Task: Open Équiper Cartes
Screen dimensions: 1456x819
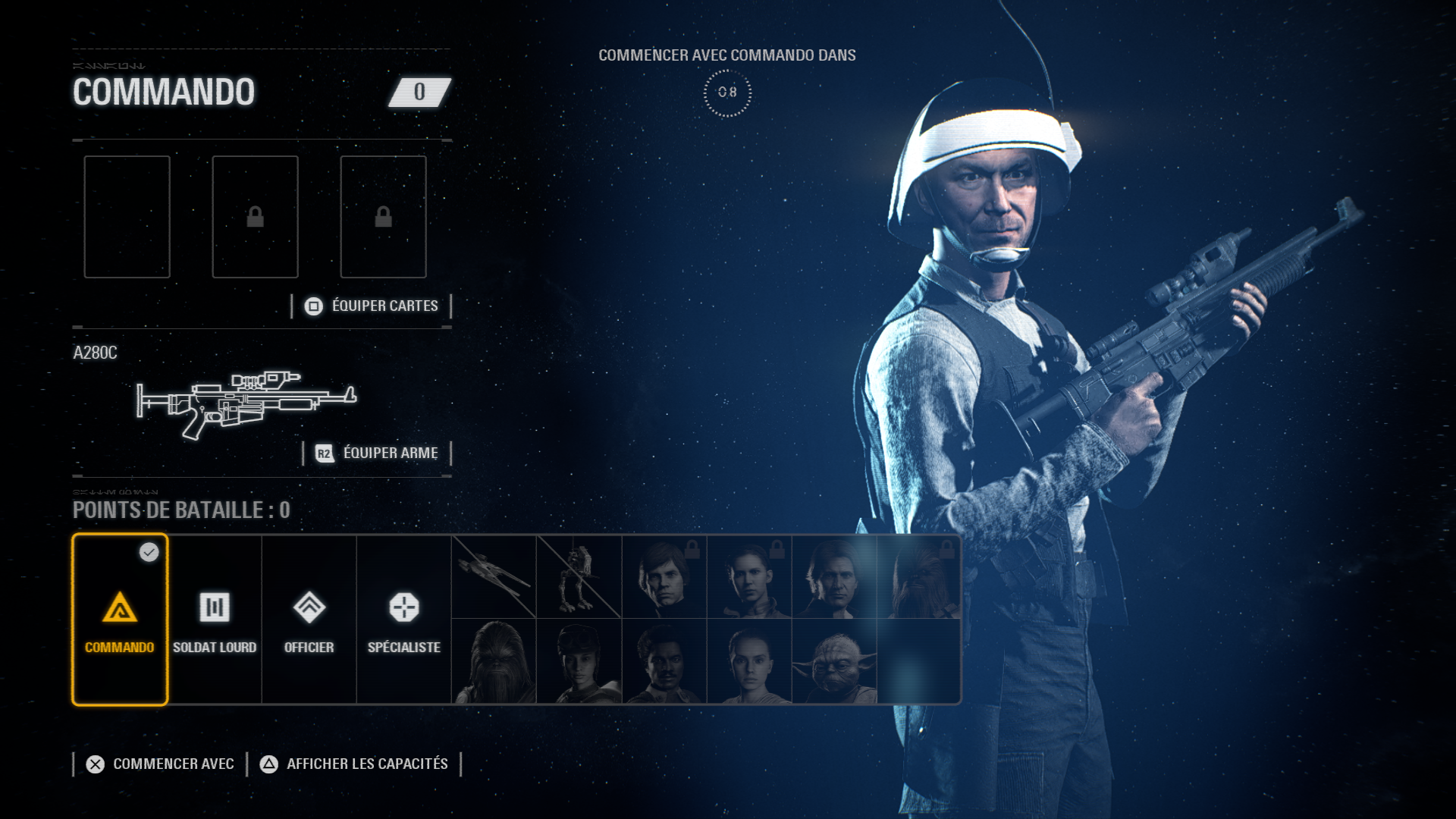Action: click(x=372, y=306)
